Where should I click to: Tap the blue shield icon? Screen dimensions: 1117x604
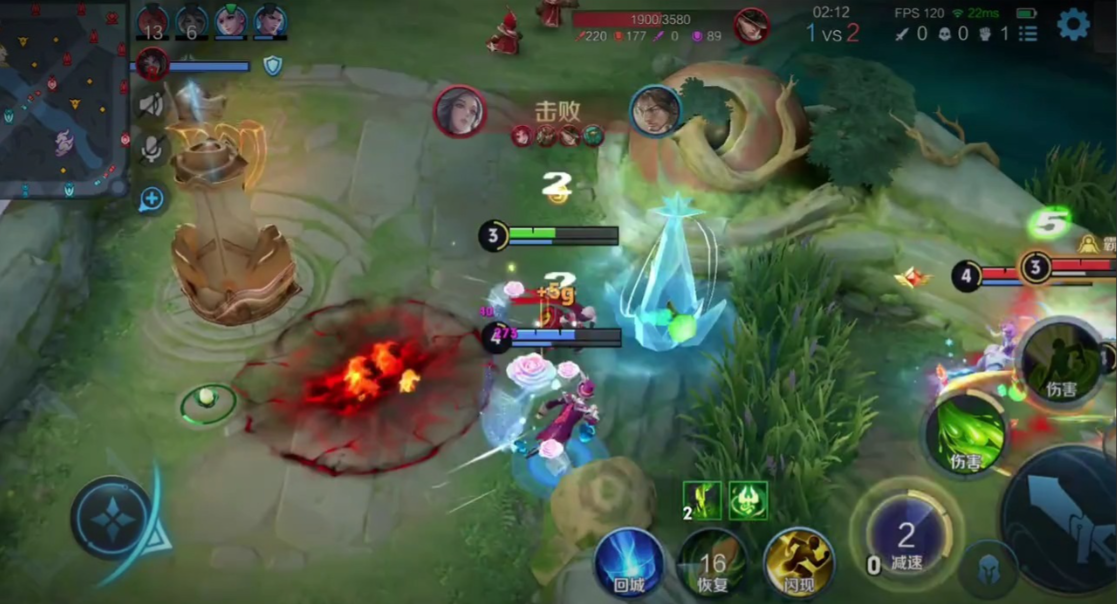coord(272,66)
